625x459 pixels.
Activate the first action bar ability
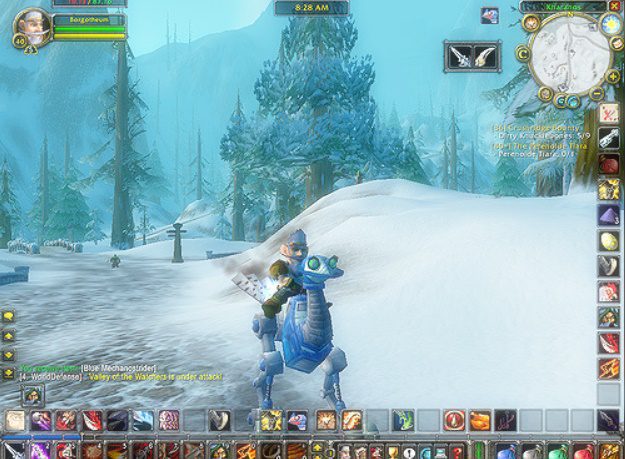tap(16, 420)
